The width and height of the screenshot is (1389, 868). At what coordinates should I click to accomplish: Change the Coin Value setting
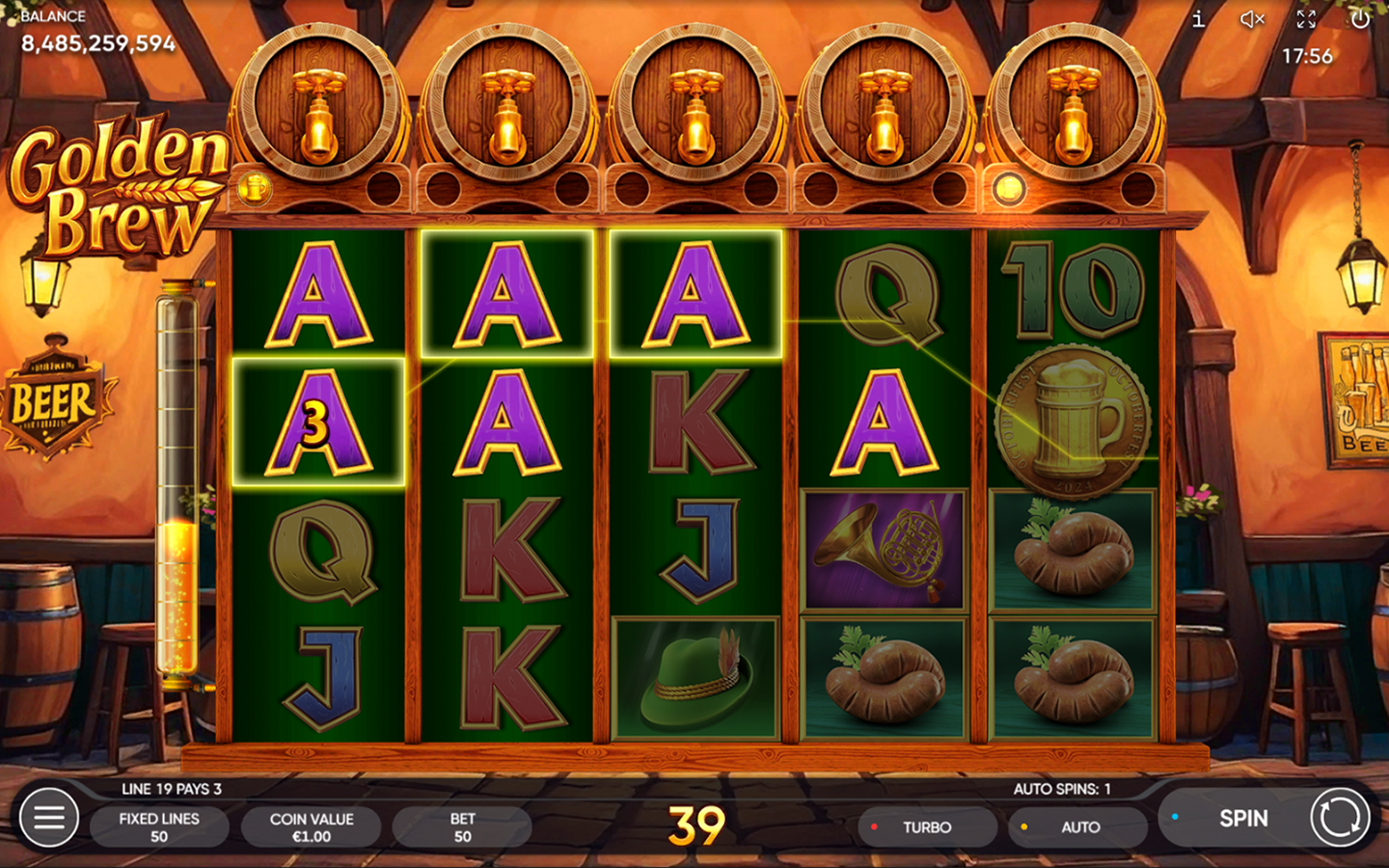point(312,827)
